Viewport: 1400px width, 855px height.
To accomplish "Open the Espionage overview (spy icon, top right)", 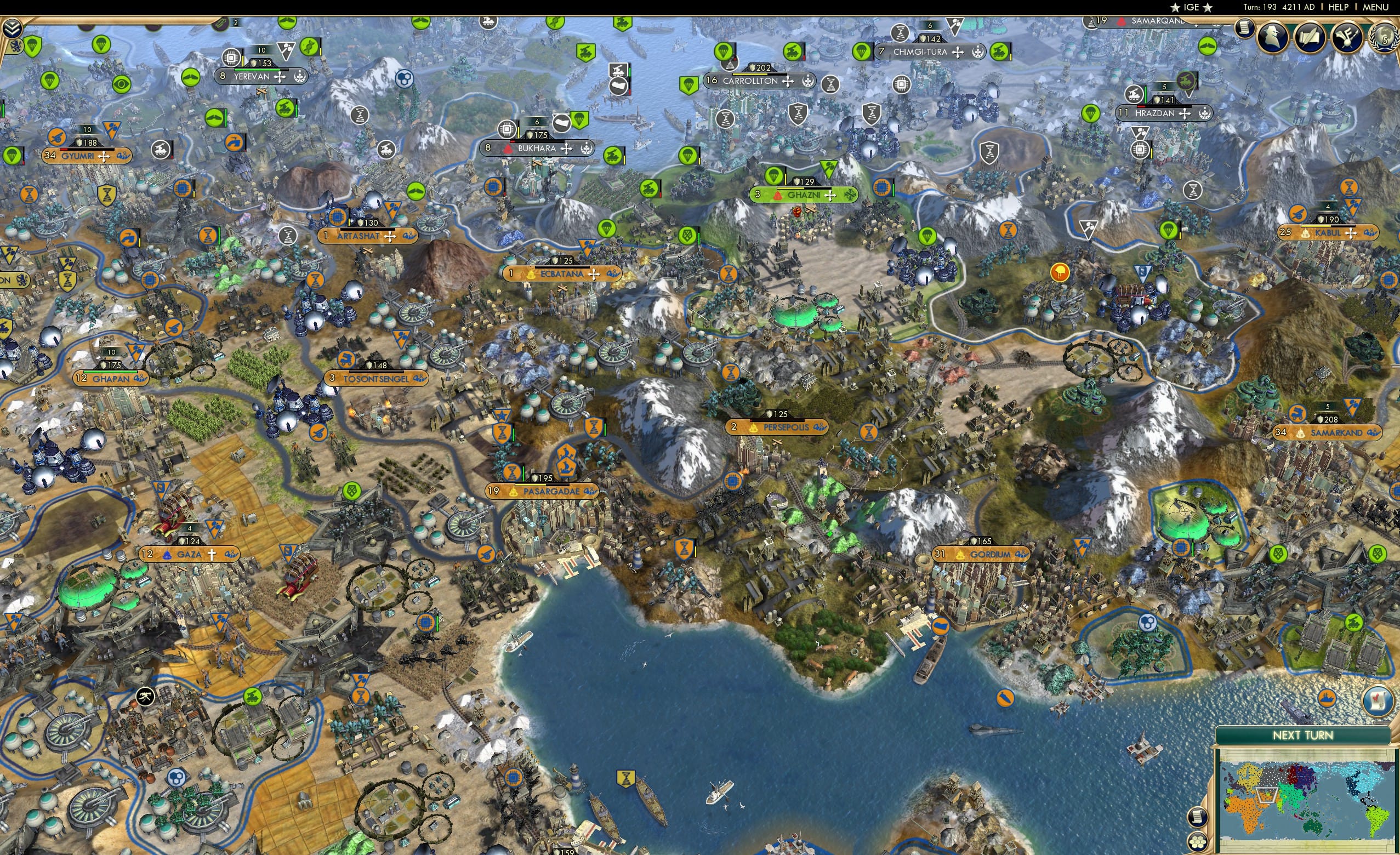I will [1273, 38].
